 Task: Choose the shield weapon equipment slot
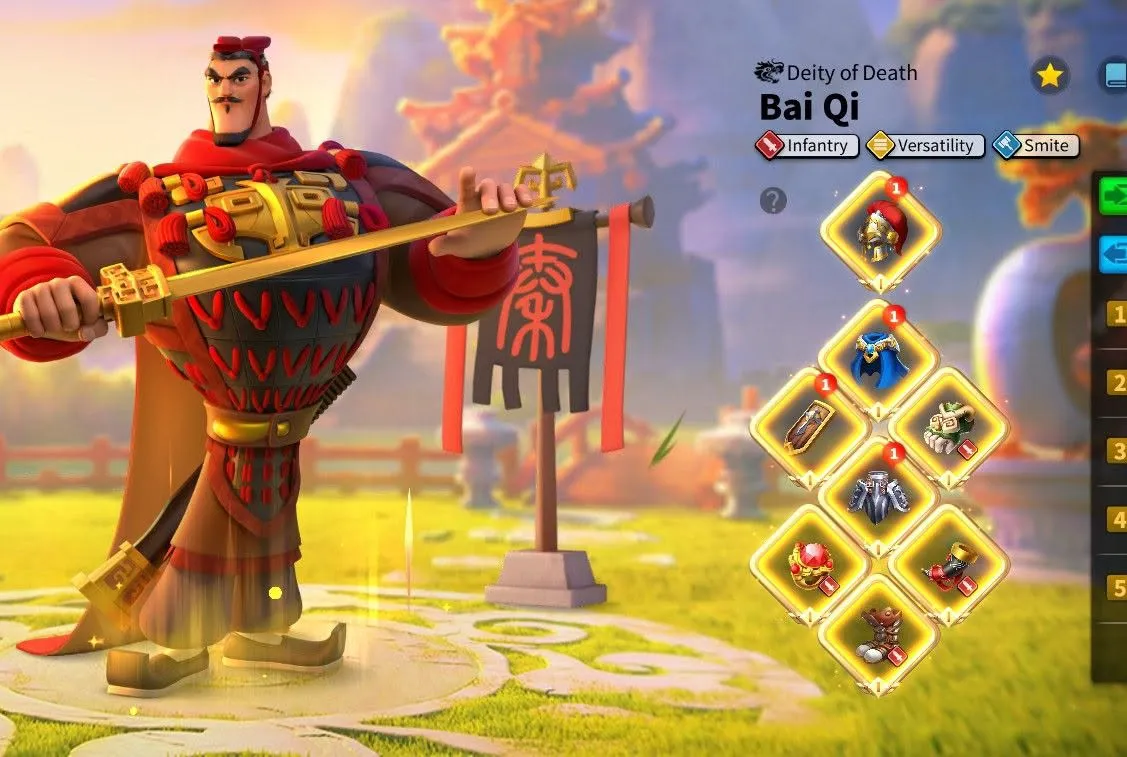tap(810, 427)
